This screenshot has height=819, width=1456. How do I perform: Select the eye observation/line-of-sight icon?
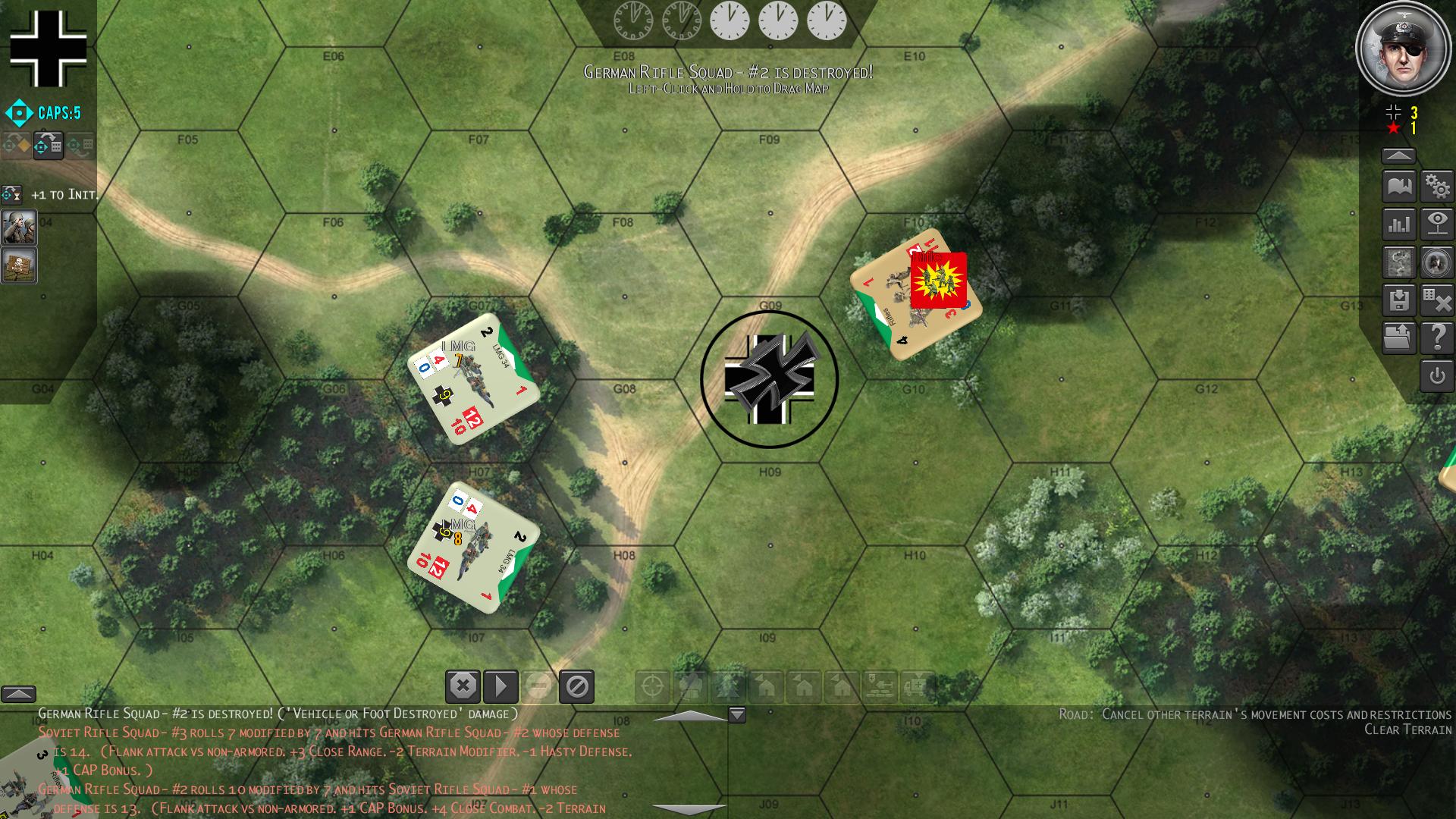coord(1437,224)
